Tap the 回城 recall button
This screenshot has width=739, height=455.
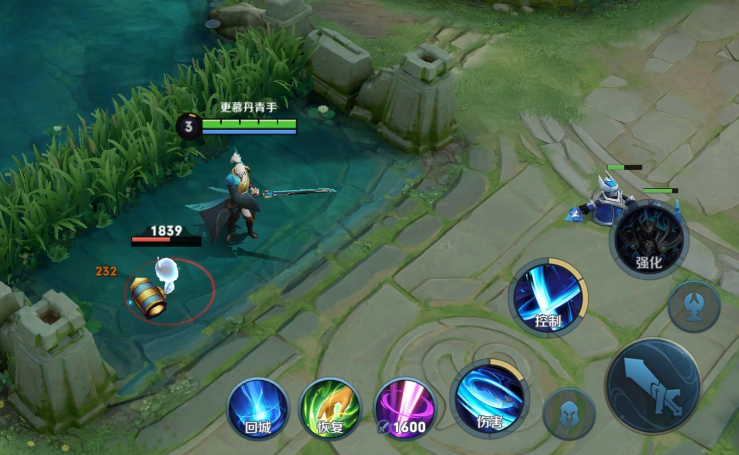pos(258,408)
